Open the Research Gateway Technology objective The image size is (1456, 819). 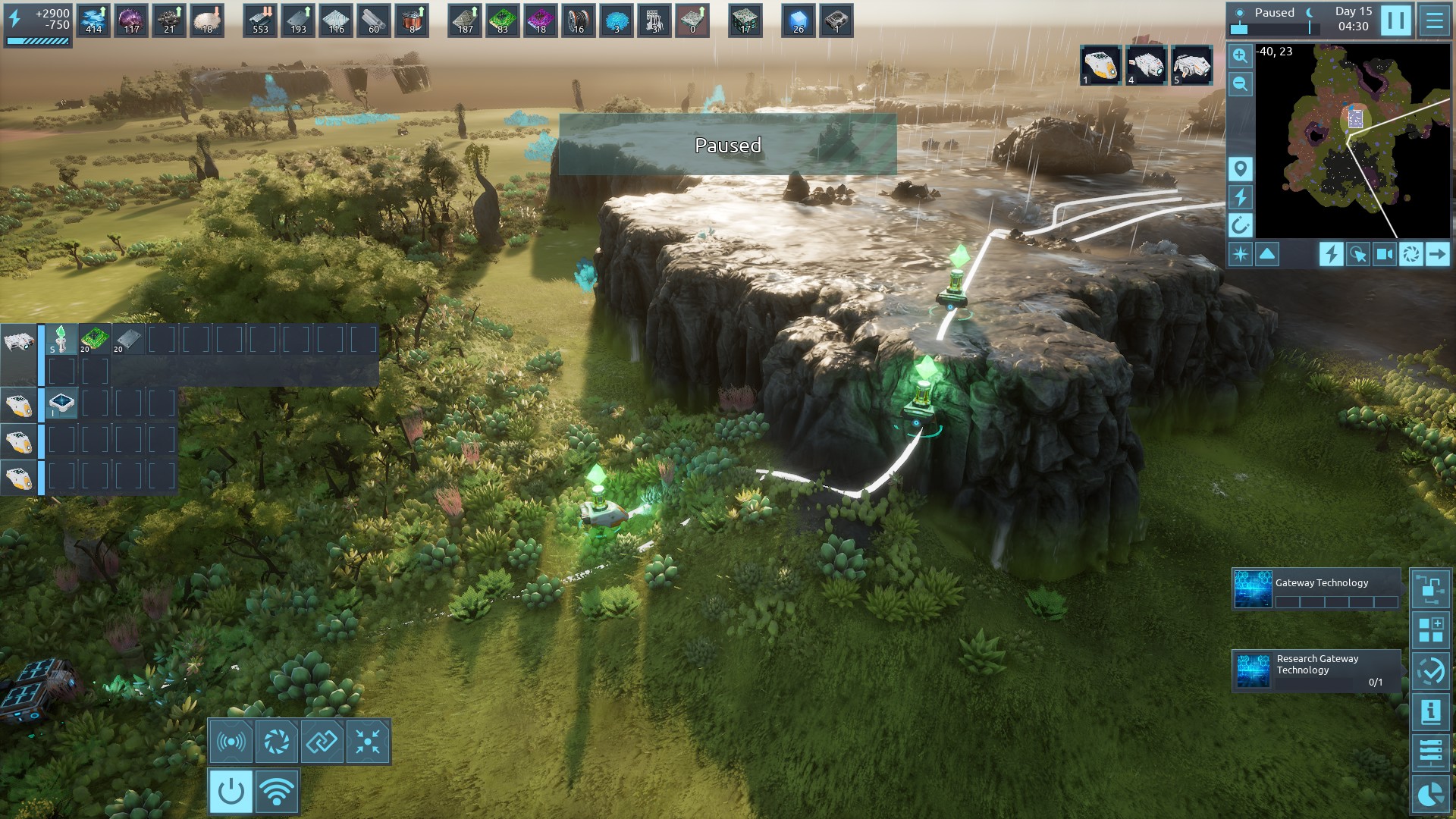point(1316,670)
